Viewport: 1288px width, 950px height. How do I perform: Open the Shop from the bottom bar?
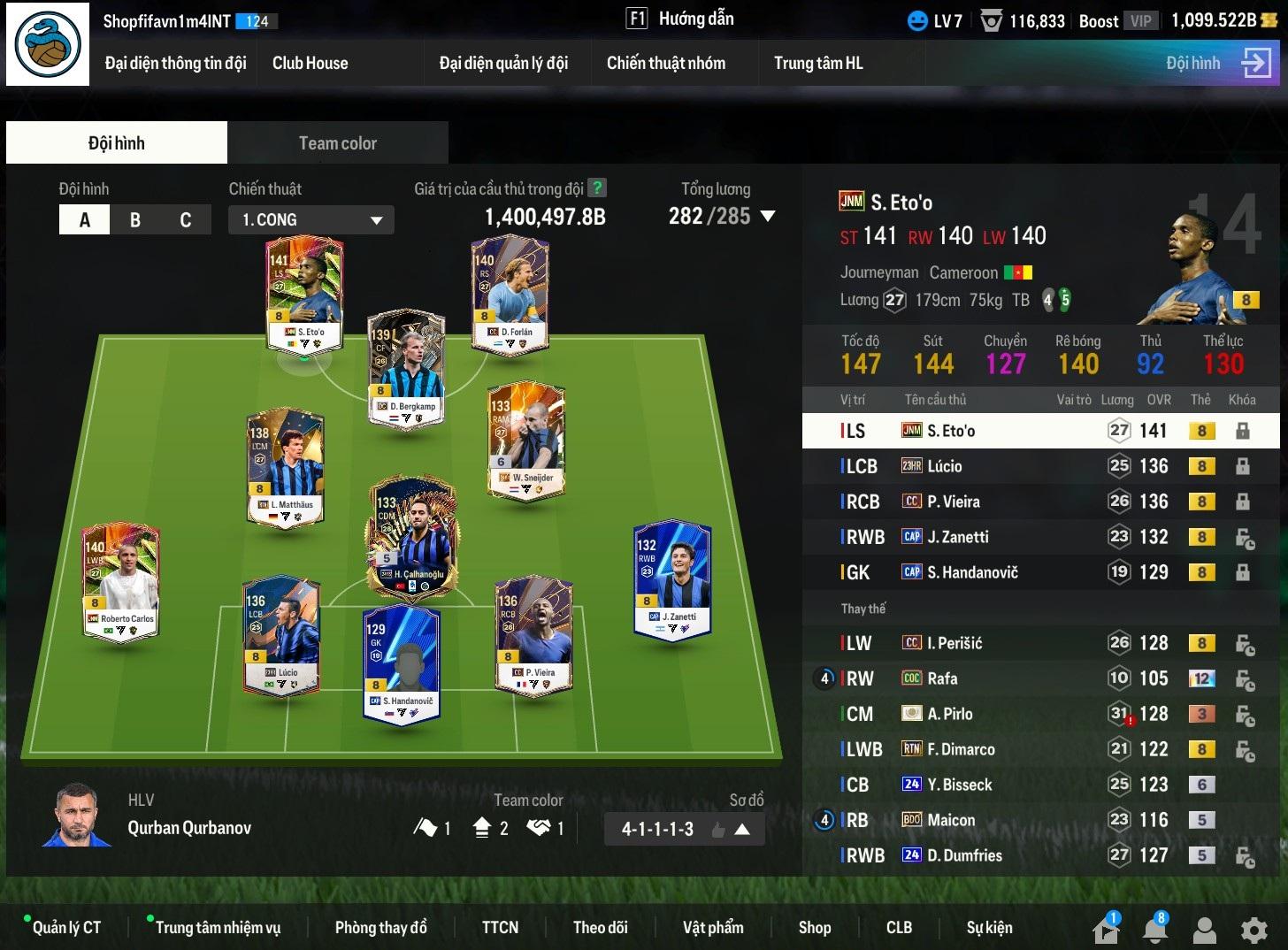click(x=814, y=927)
